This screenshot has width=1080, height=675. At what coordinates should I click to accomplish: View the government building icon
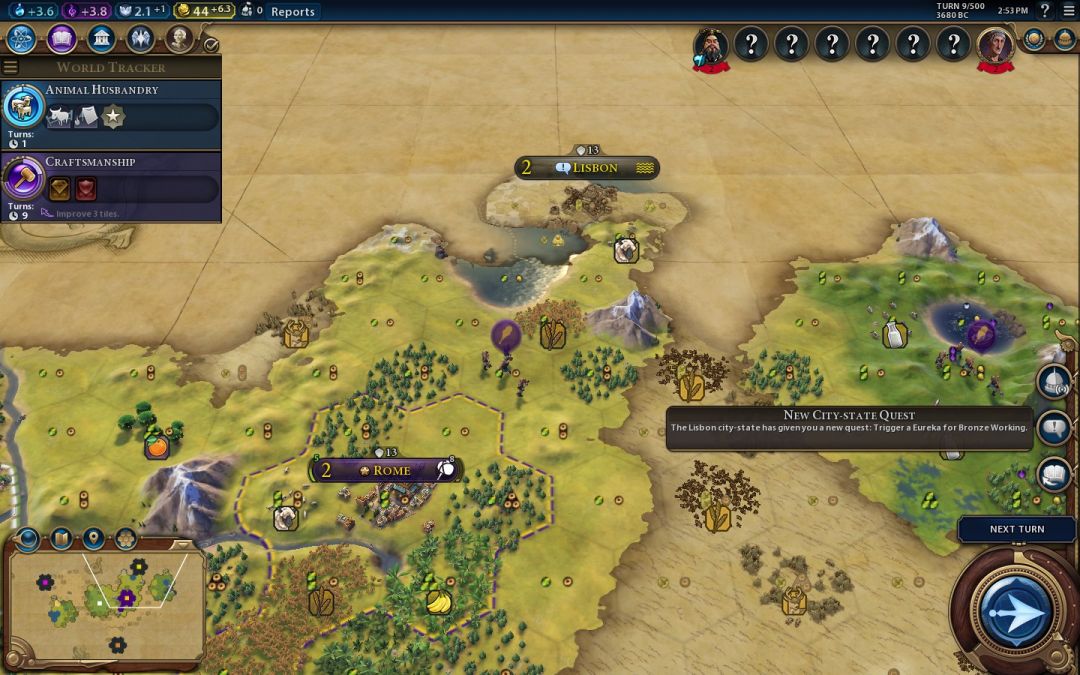click(x=100, y=39)
